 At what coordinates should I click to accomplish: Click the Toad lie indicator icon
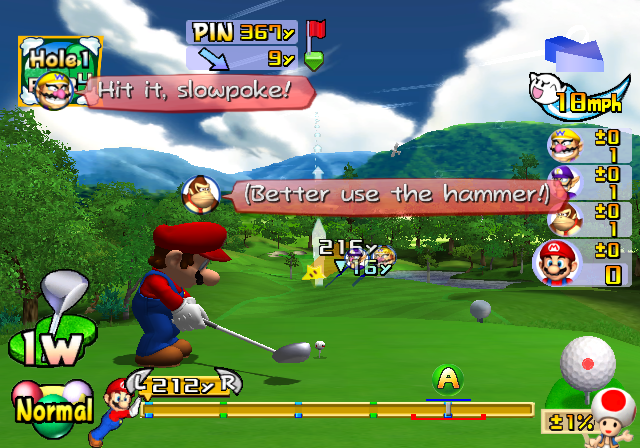(x=609, y=412)
